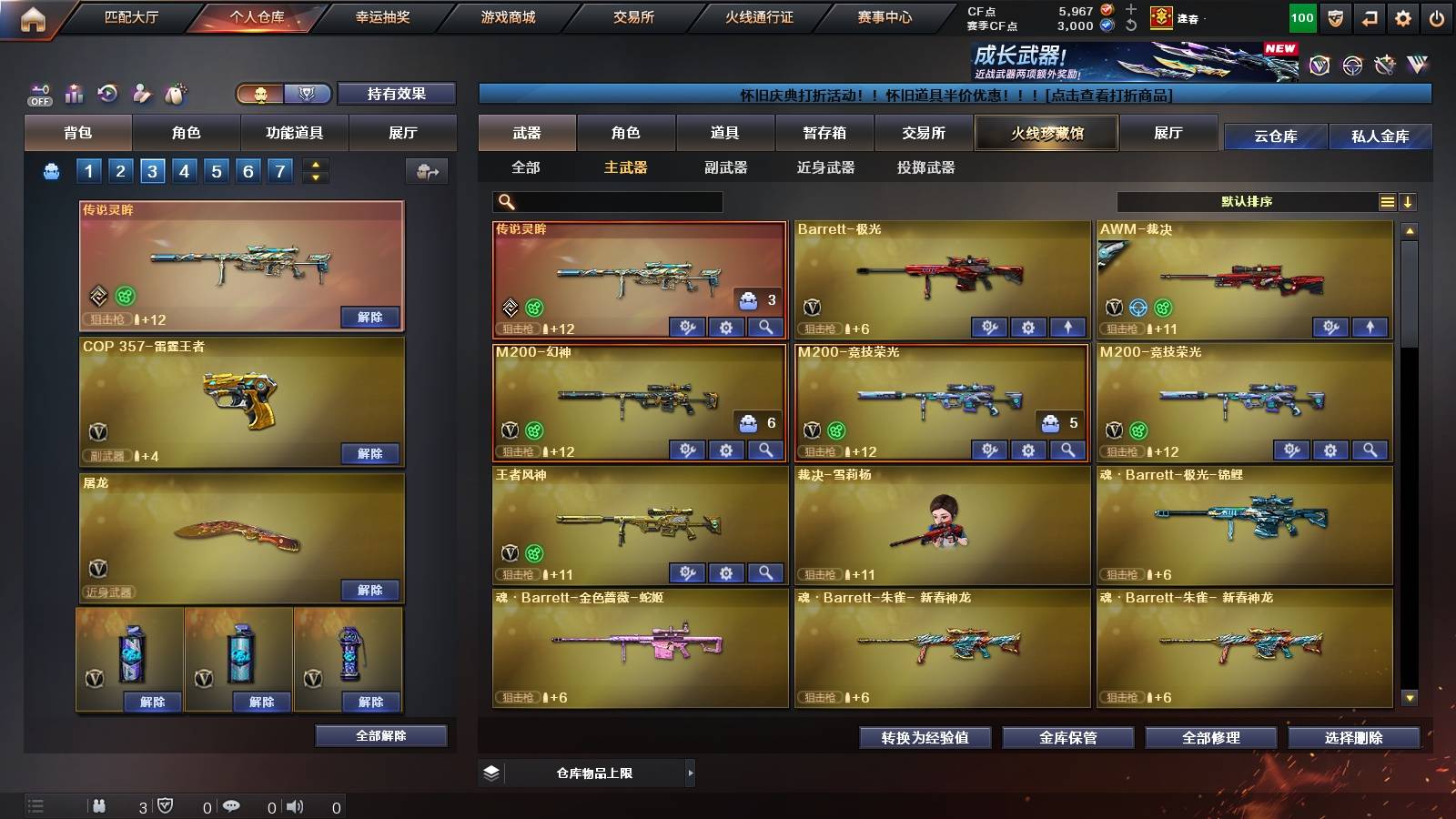Toggle the OFF key switch above the backpack panel
The width and height of the screenshot is (1456, 819).
[38, 94]
